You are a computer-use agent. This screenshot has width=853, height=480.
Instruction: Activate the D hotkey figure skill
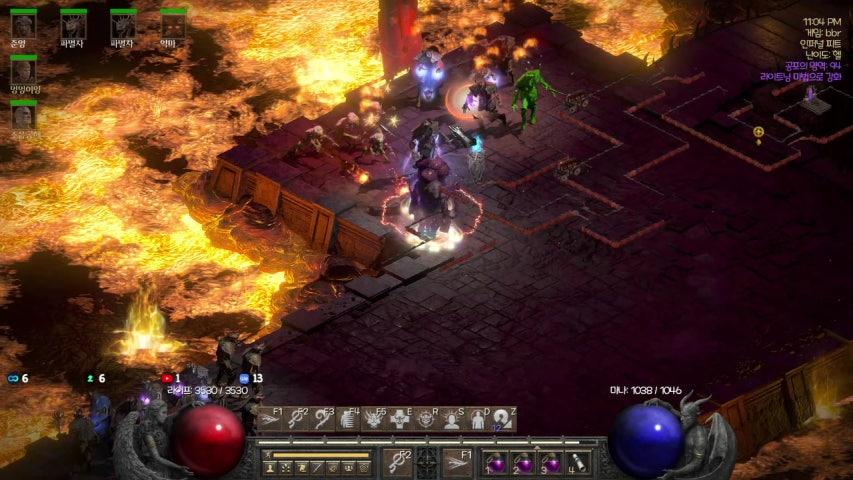click(x=478, y=418)
